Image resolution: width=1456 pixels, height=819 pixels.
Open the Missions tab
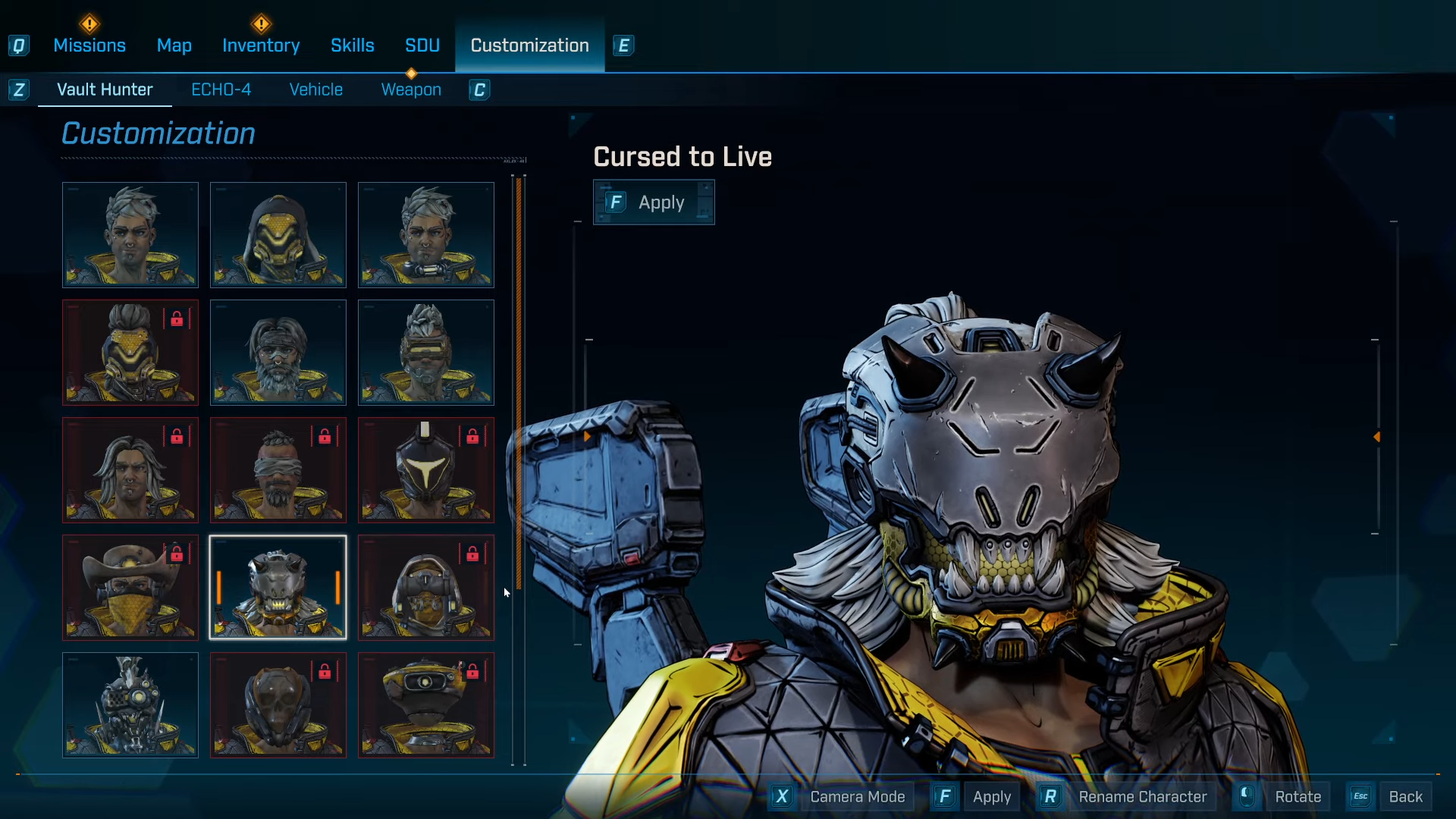click(89, 45)
